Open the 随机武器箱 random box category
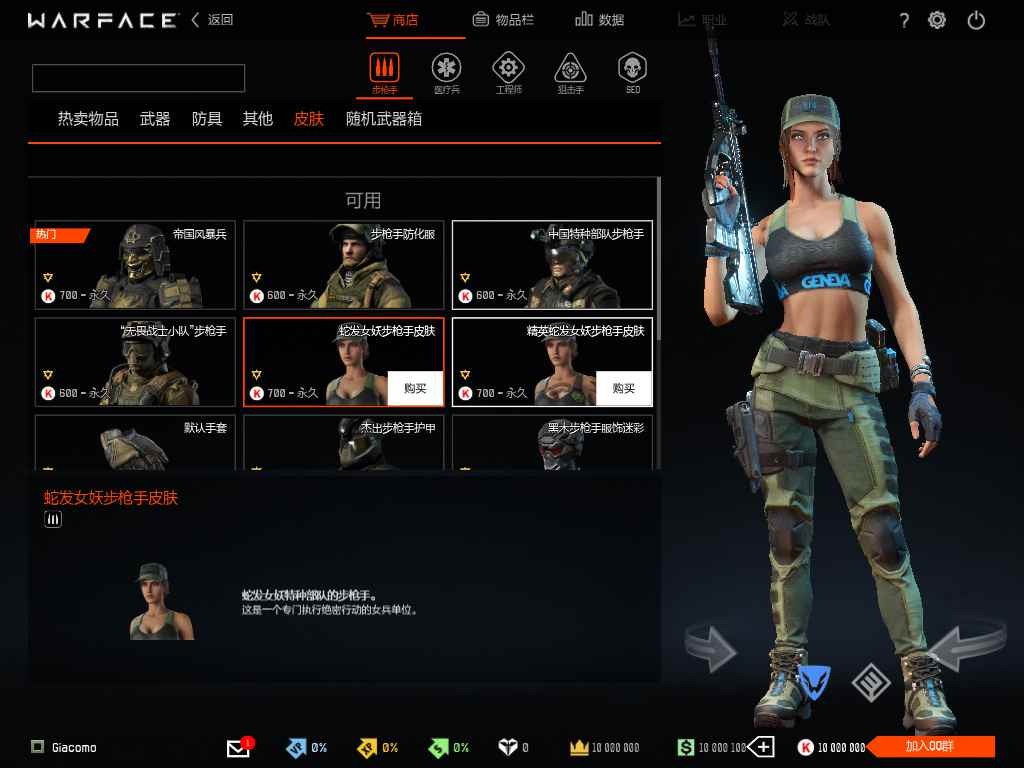 pos(384,119)
